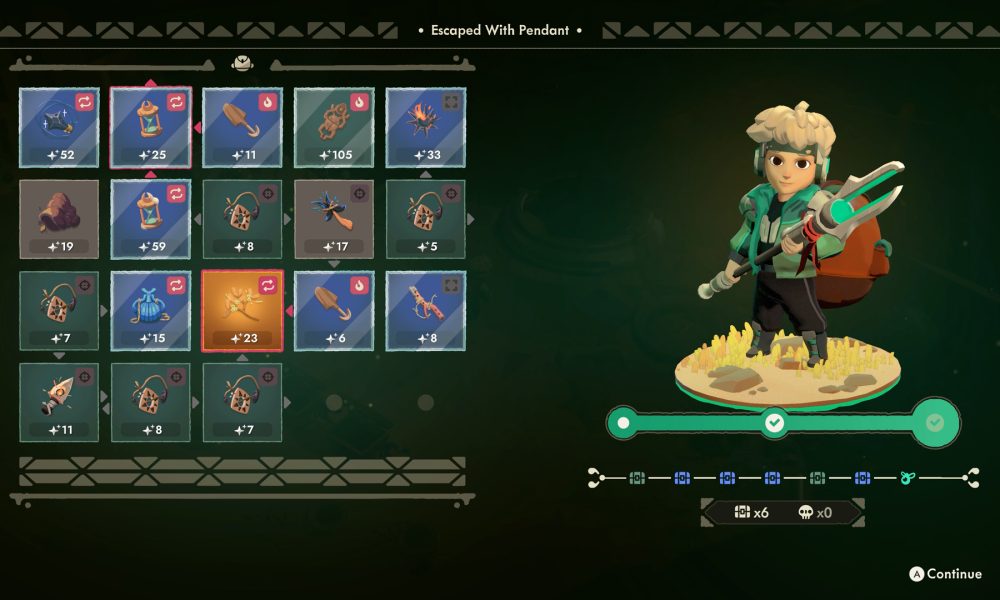Pick the blue starfish item worth 17
The width and height of the screenshot is (1000, 600).
334,219
